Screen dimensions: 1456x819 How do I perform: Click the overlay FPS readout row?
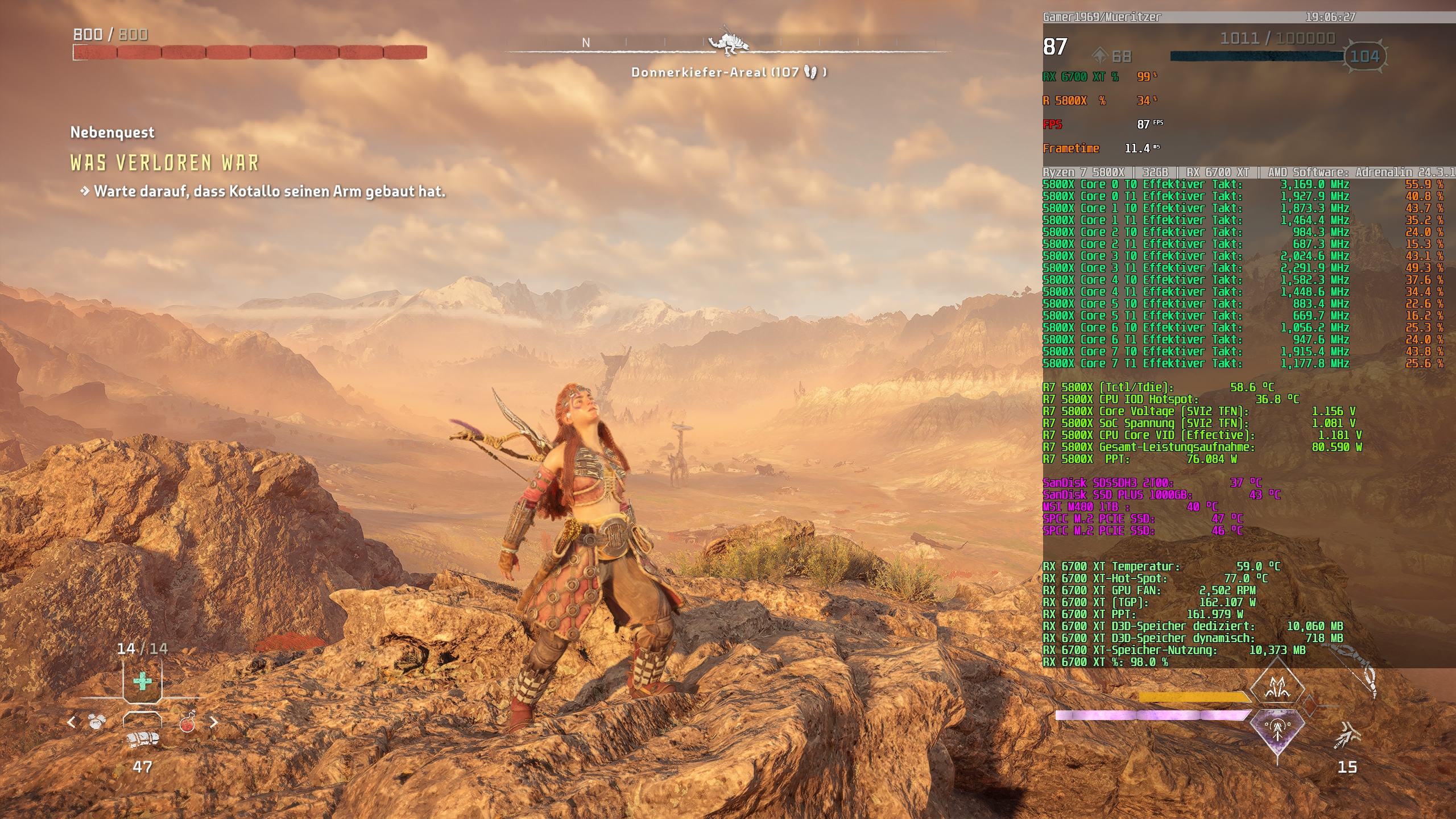coord(1103,125)
